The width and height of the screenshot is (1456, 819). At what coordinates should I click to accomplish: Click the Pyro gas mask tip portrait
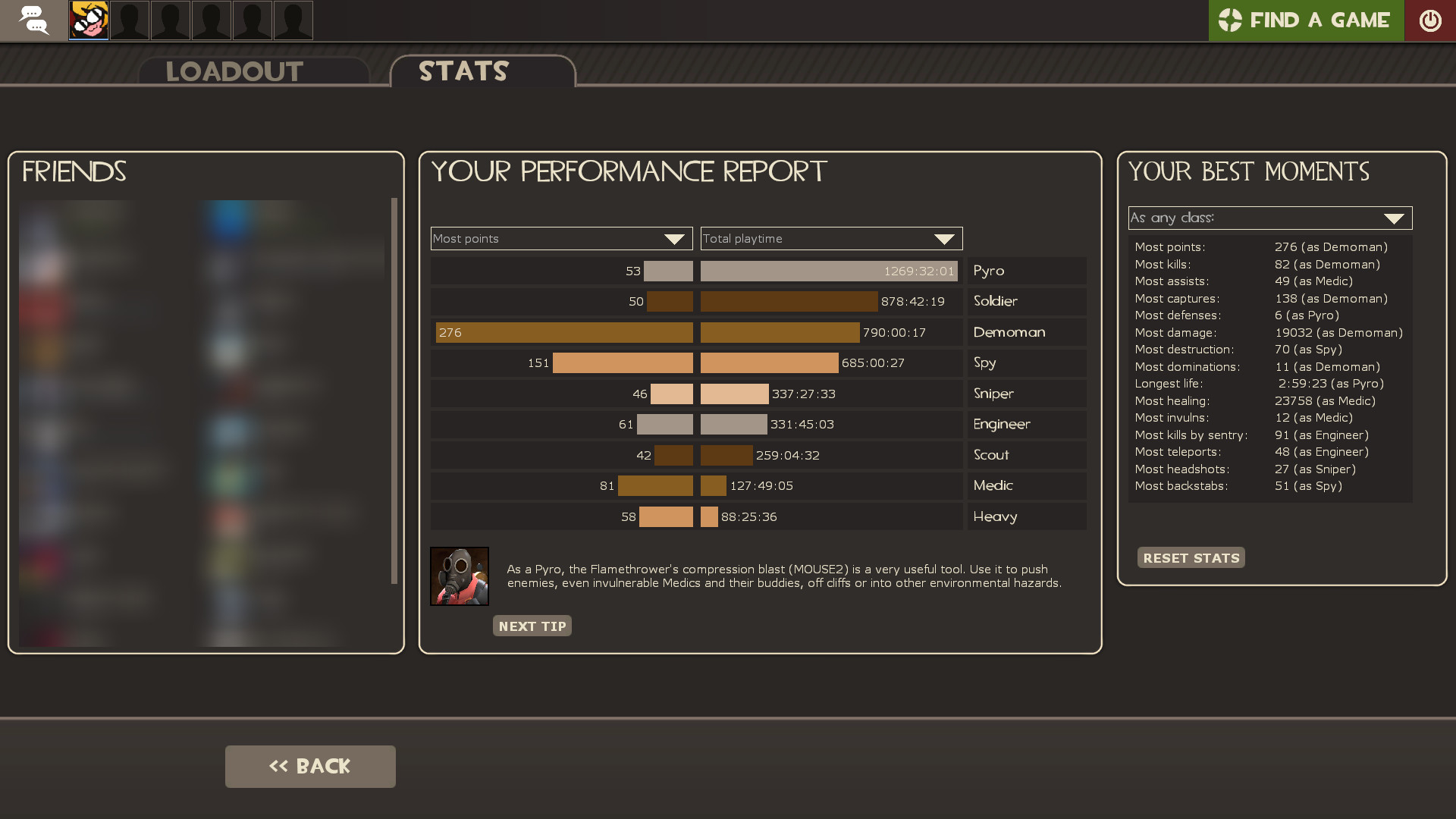coord(460,576)
